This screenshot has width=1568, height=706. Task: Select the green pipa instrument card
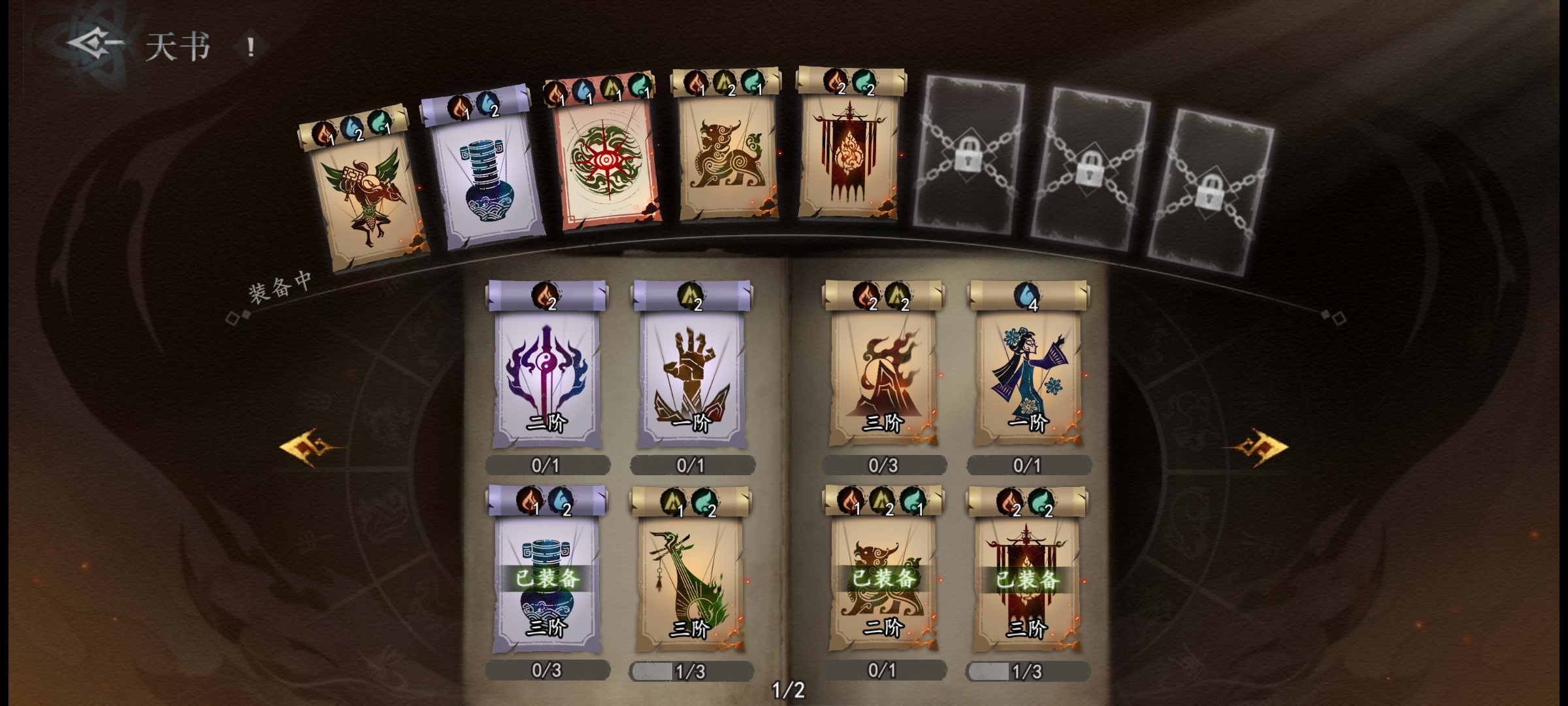[x=690, y=582]
